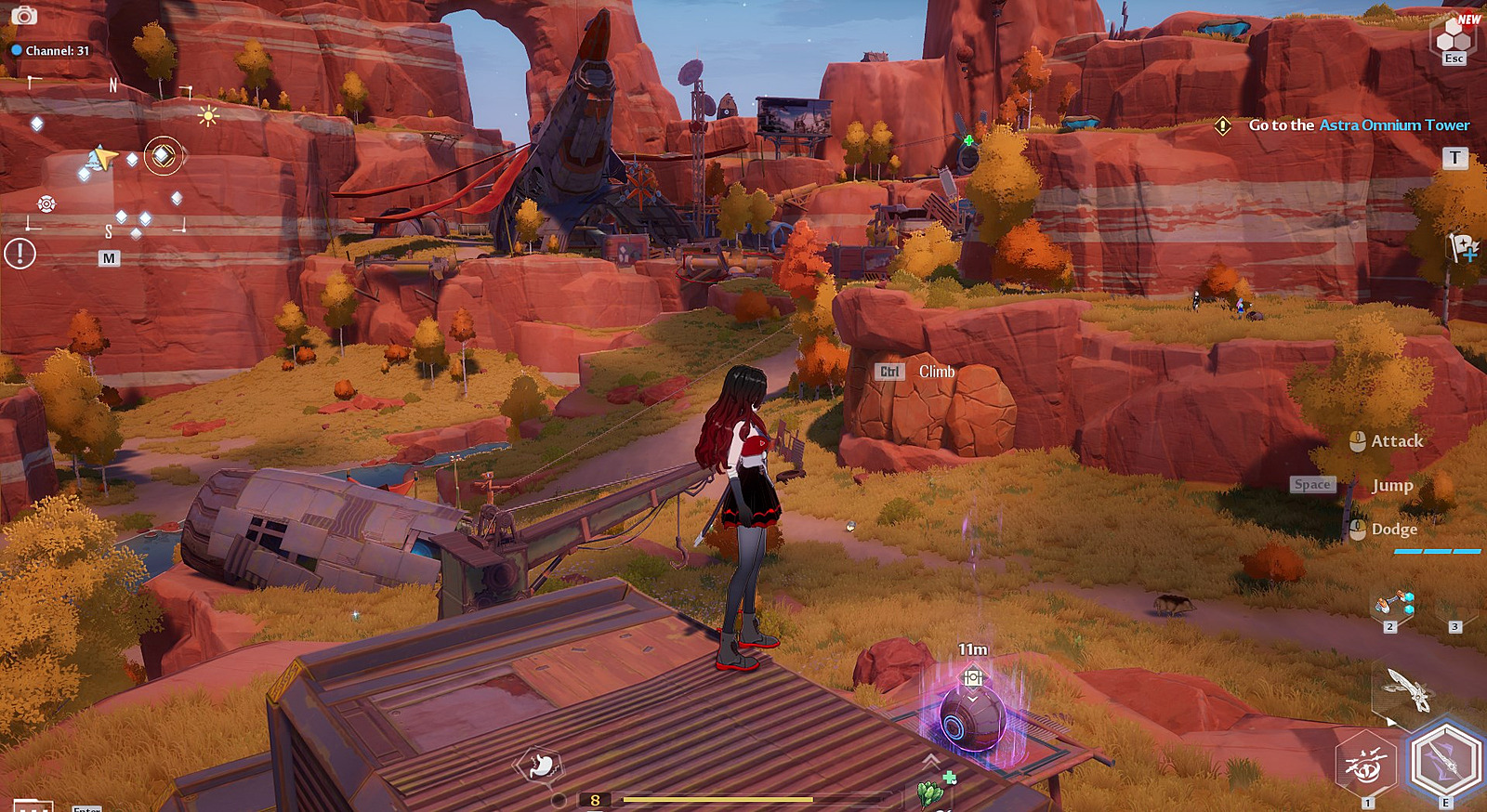Open the camera photo mode

(x=23, y=15)
